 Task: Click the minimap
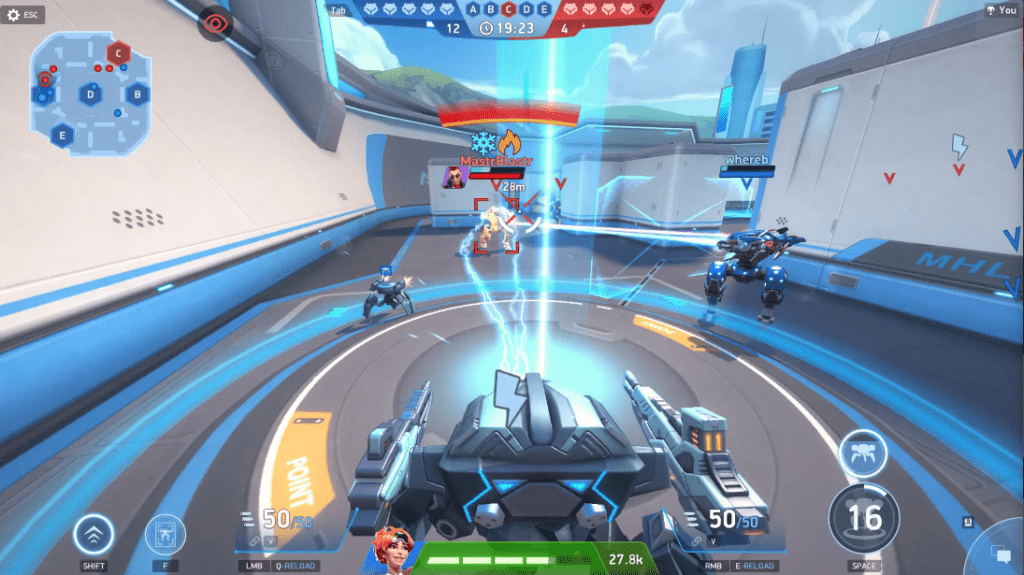pos(90,88)
